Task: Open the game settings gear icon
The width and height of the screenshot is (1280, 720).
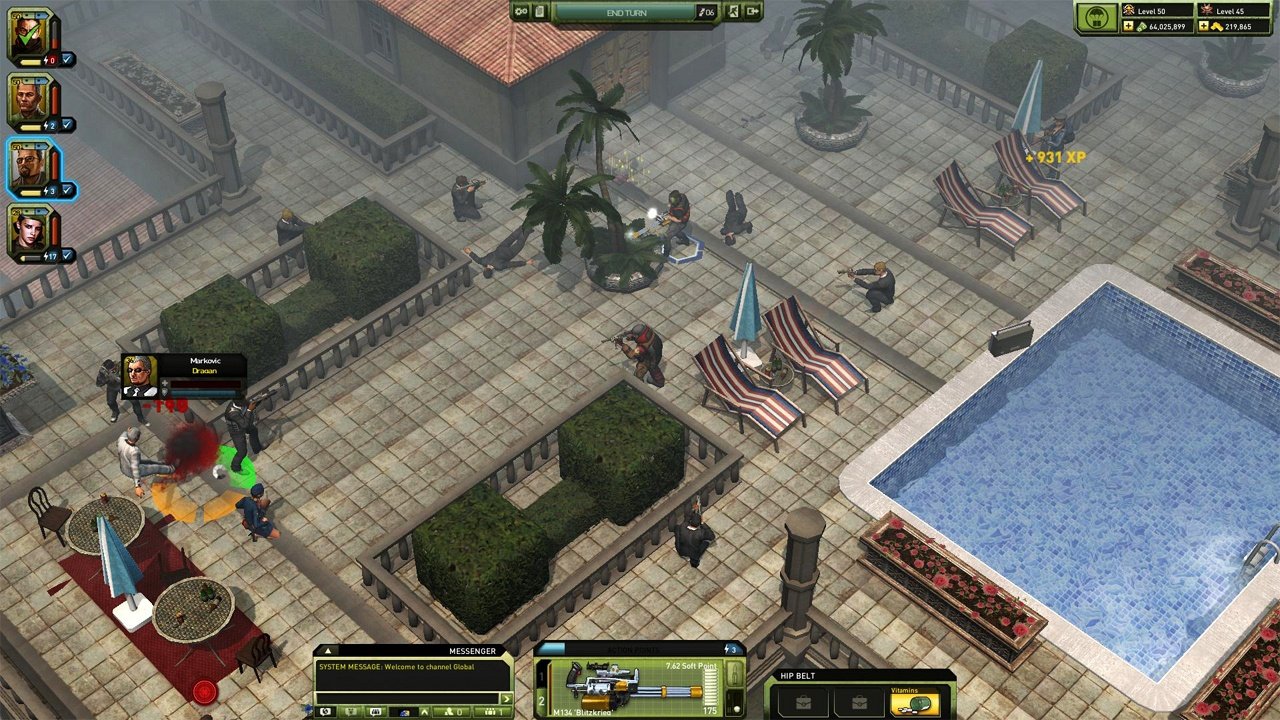Action: pyautogui.click(x=520, y=11)
